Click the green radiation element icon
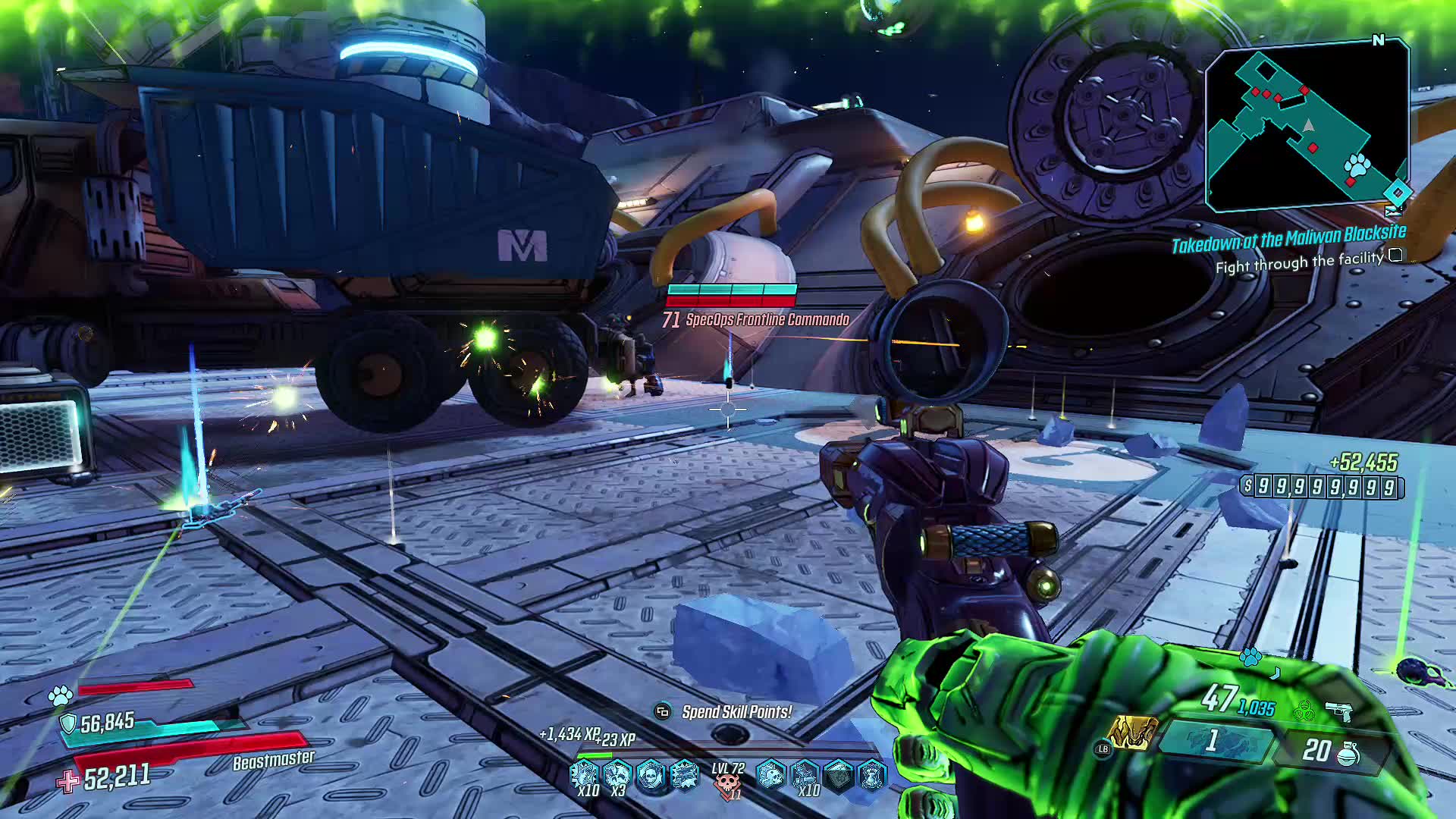The height and width of the screenshot is (819, 1456). [1304, 711]
